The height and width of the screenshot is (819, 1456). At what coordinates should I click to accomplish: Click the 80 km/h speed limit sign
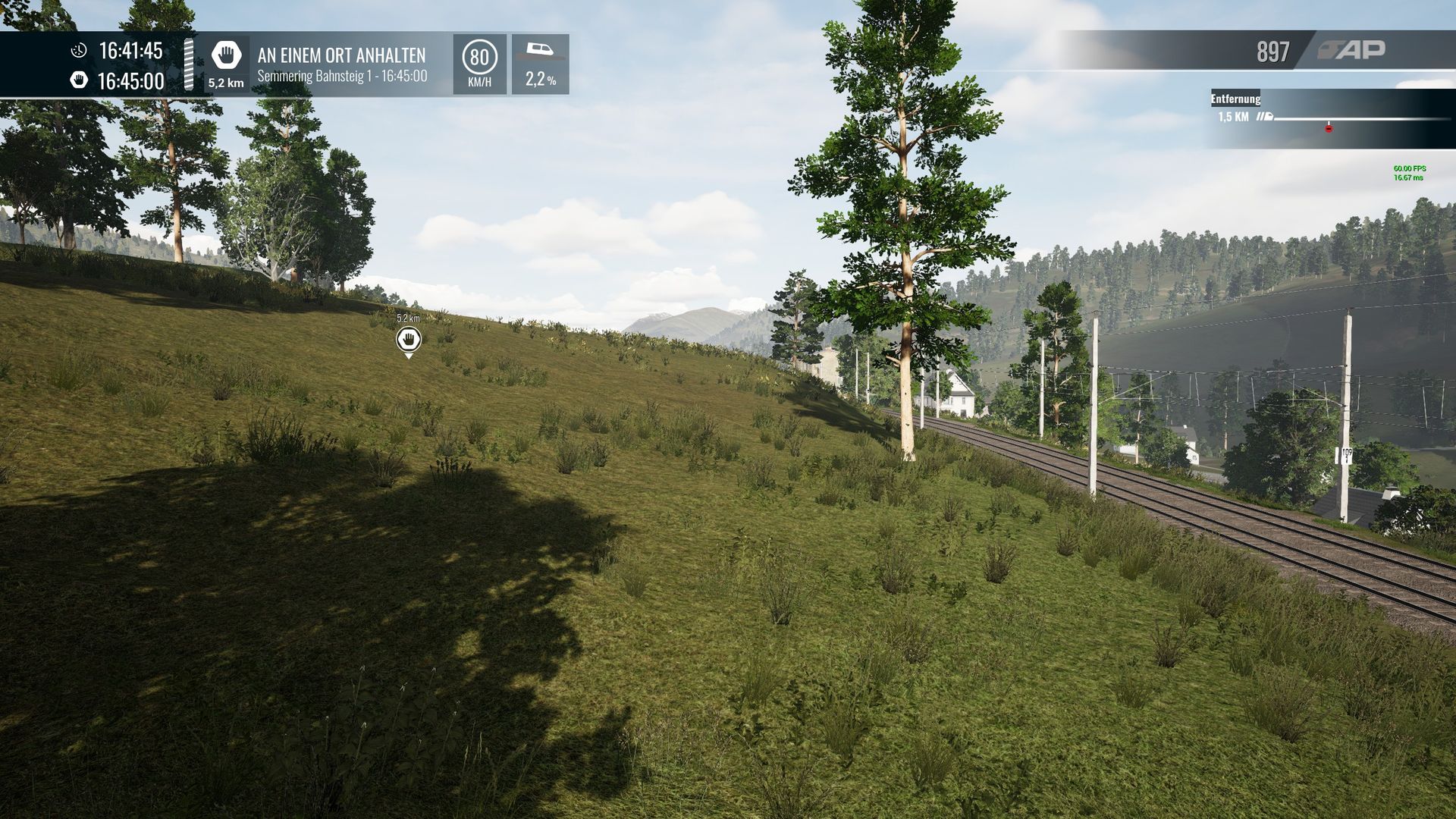point(479,58)
